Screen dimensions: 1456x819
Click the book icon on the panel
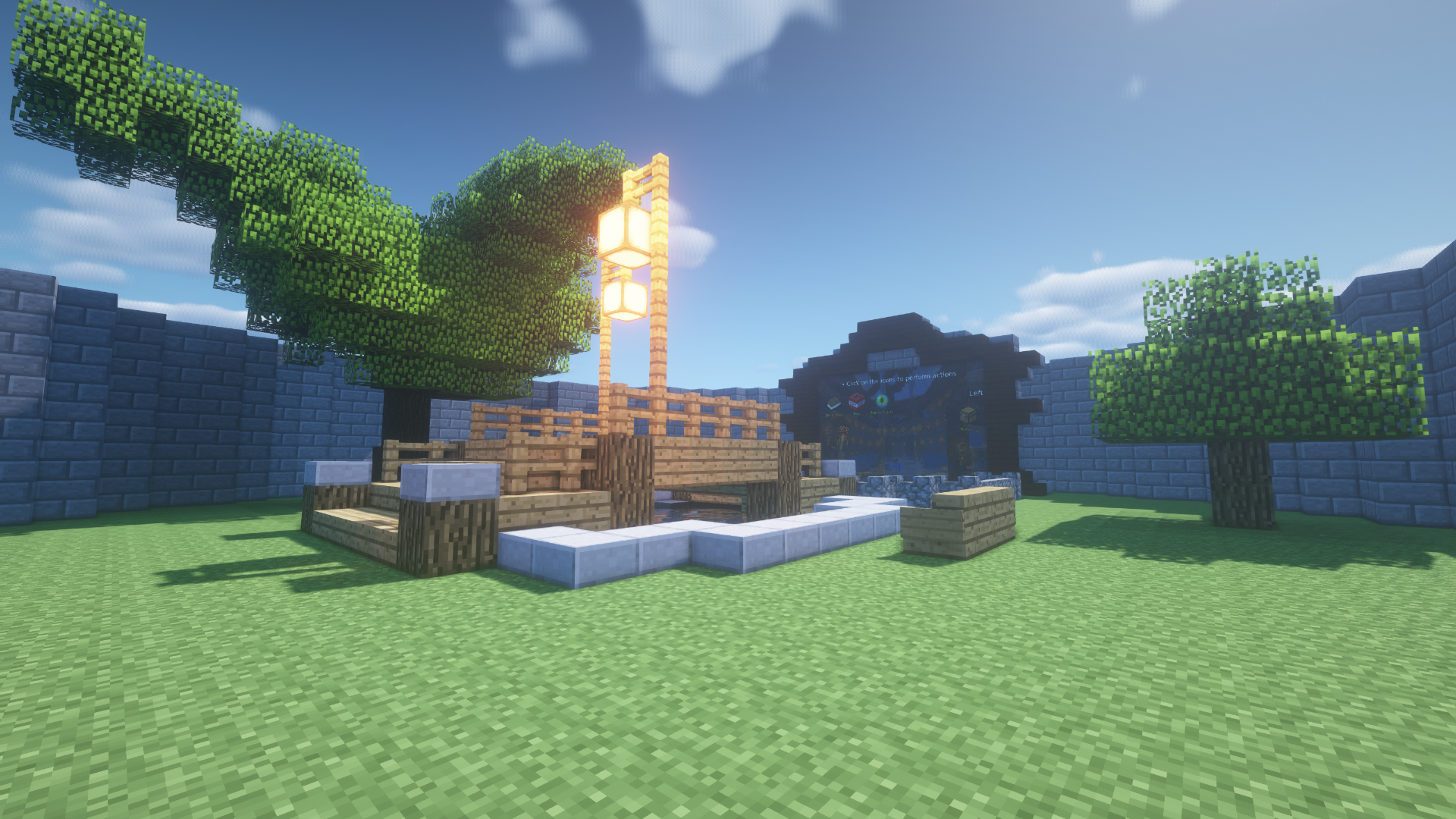pos(835,403)
